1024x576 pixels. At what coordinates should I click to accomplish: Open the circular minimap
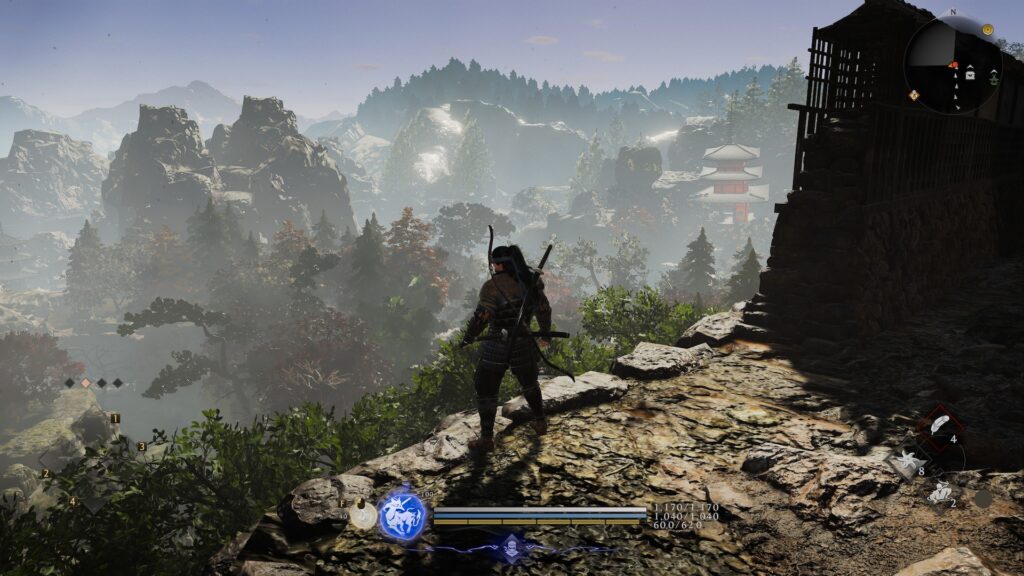pos(952,63)
